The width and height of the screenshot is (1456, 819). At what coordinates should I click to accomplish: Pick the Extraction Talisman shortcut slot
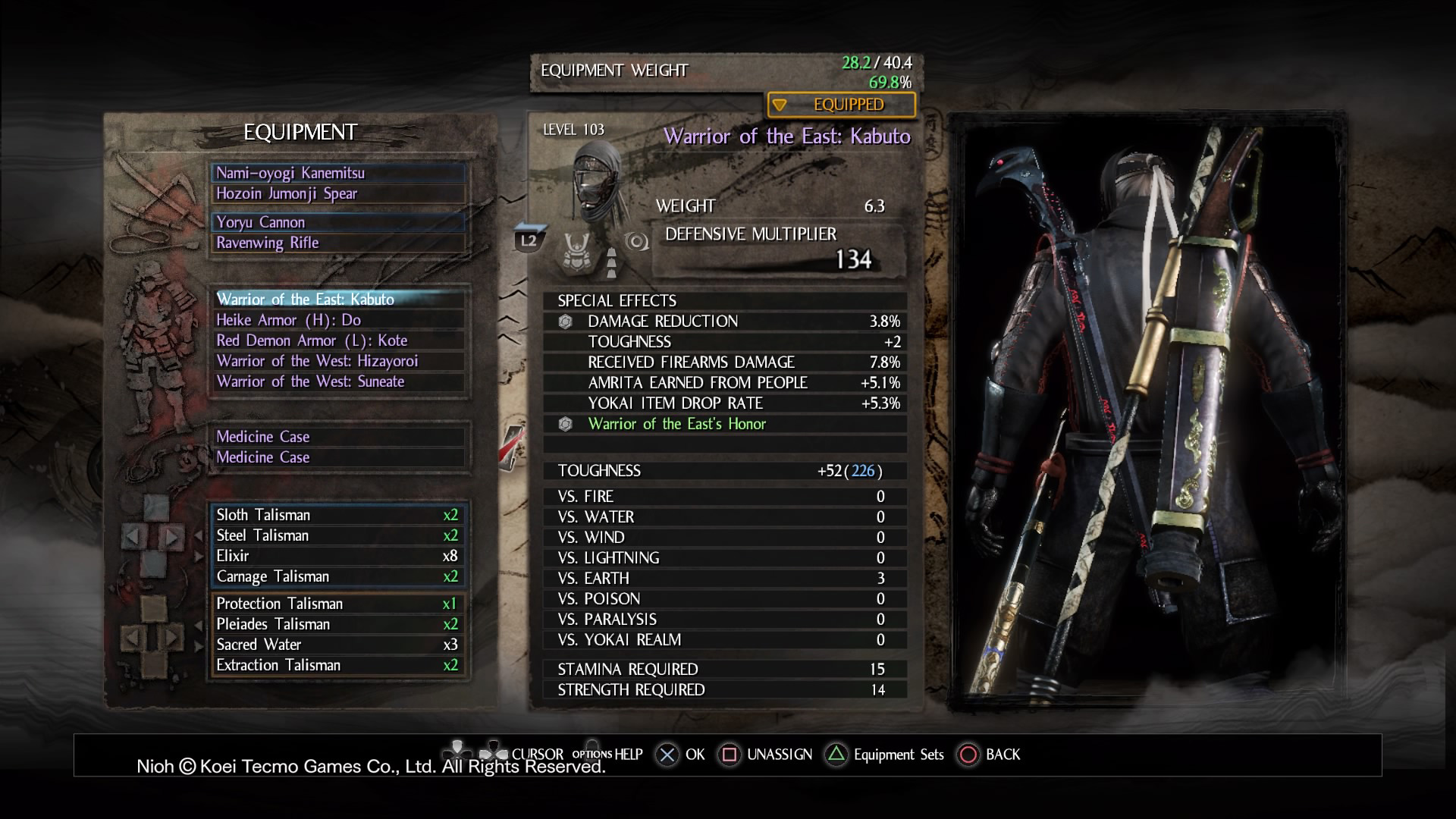[338, 665]
